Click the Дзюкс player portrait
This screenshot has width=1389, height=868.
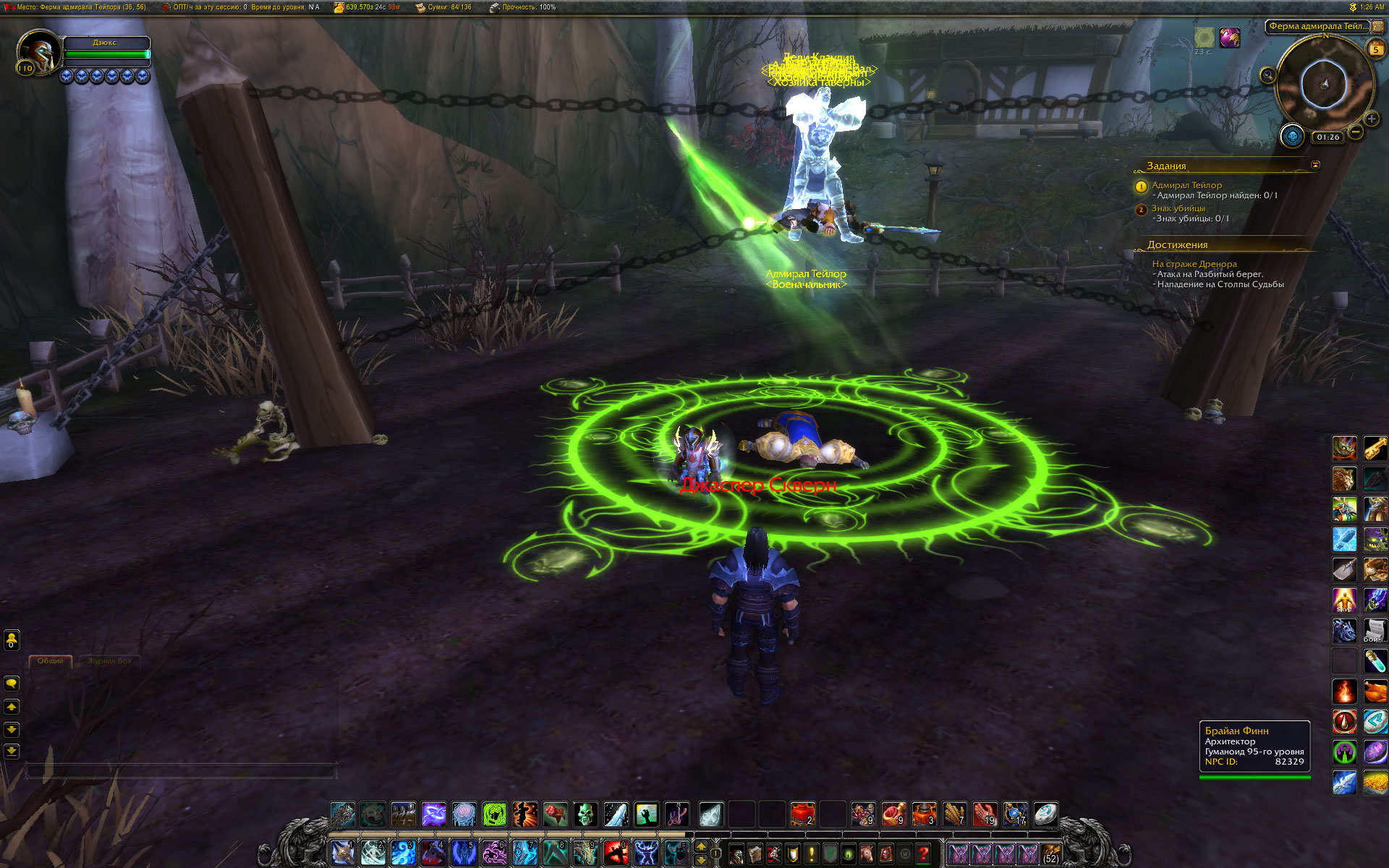38,52
